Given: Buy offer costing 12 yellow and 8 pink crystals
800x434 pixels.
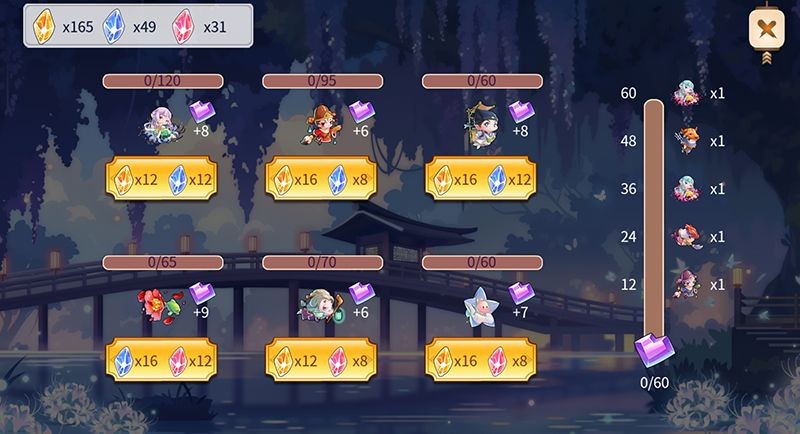Looking at the screenshot, I should pyautogui.click(x=321, y=359).
